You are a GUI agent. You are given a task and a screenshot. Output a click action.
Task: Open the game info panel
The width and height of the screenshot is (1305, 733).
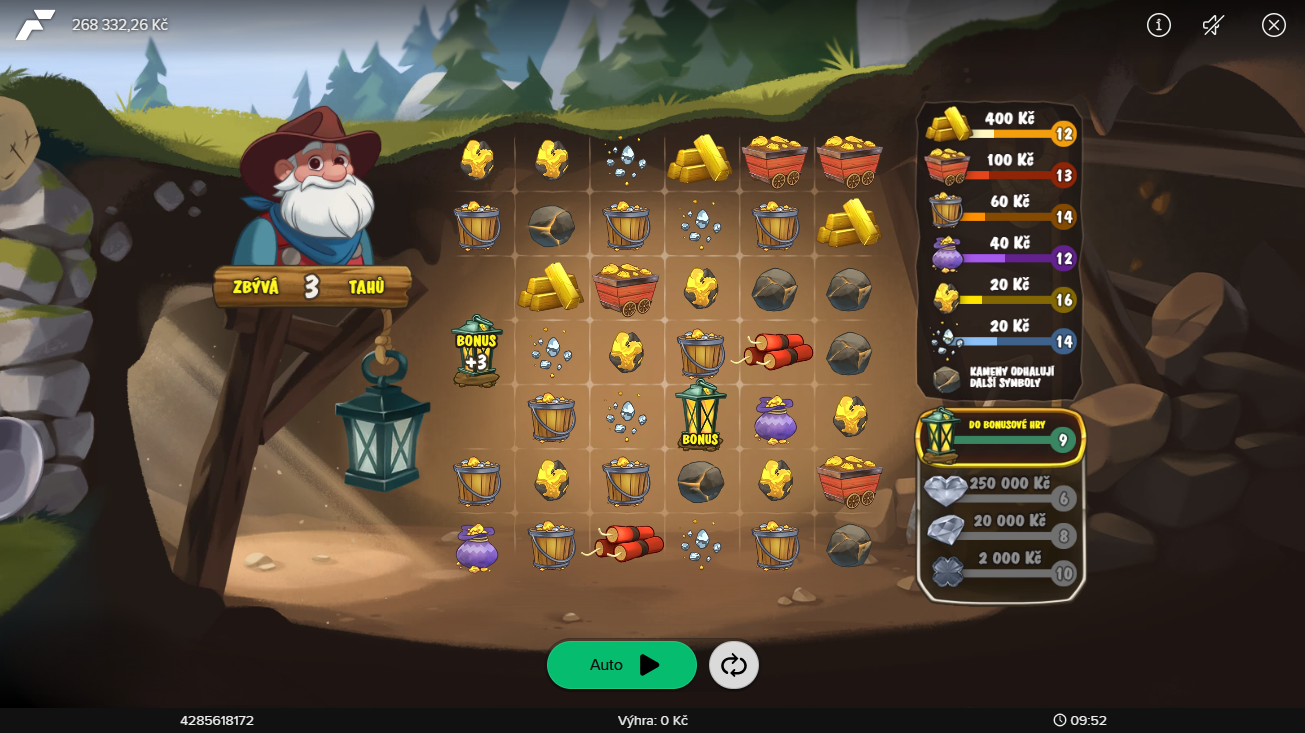coord(1158,25)
